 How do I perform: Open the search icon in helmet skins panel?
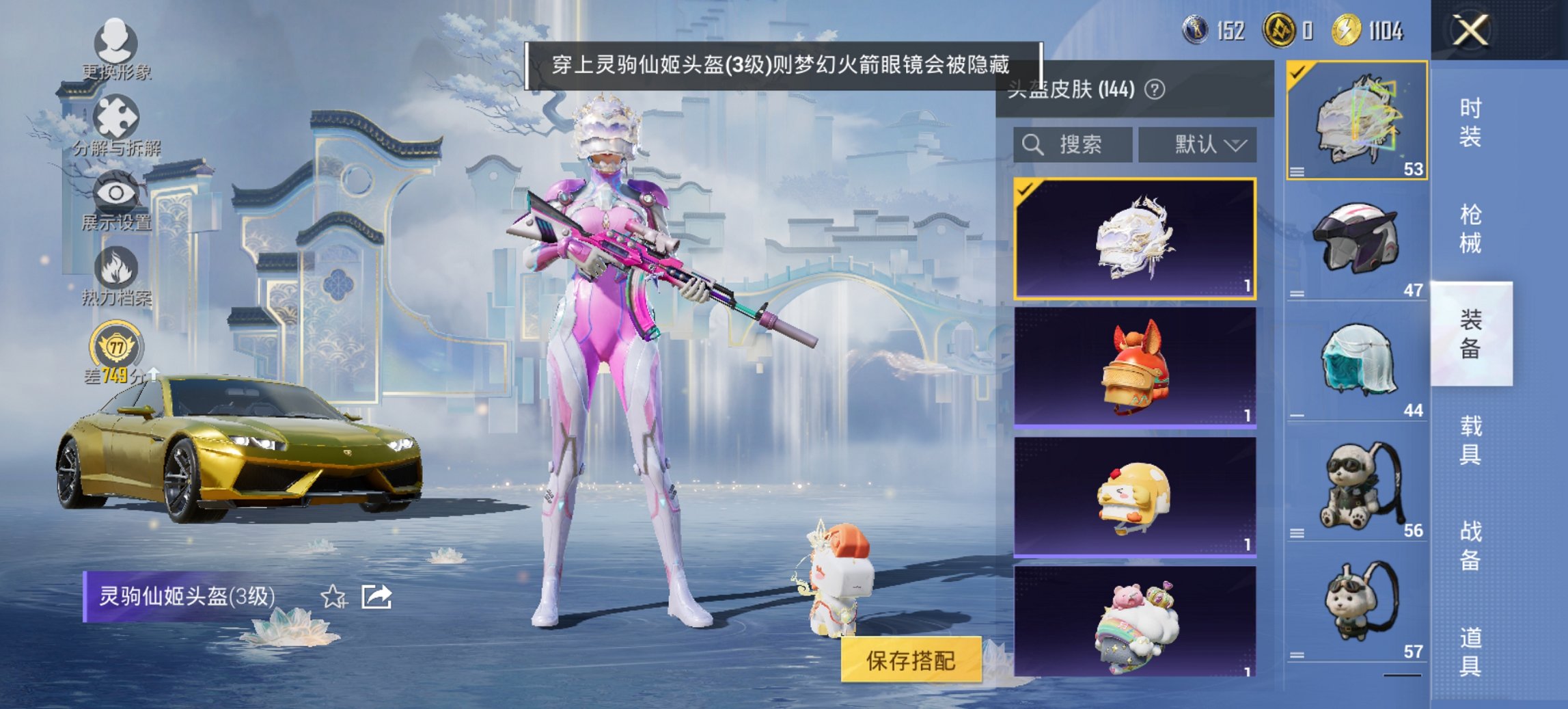(x=1032, y=145)
